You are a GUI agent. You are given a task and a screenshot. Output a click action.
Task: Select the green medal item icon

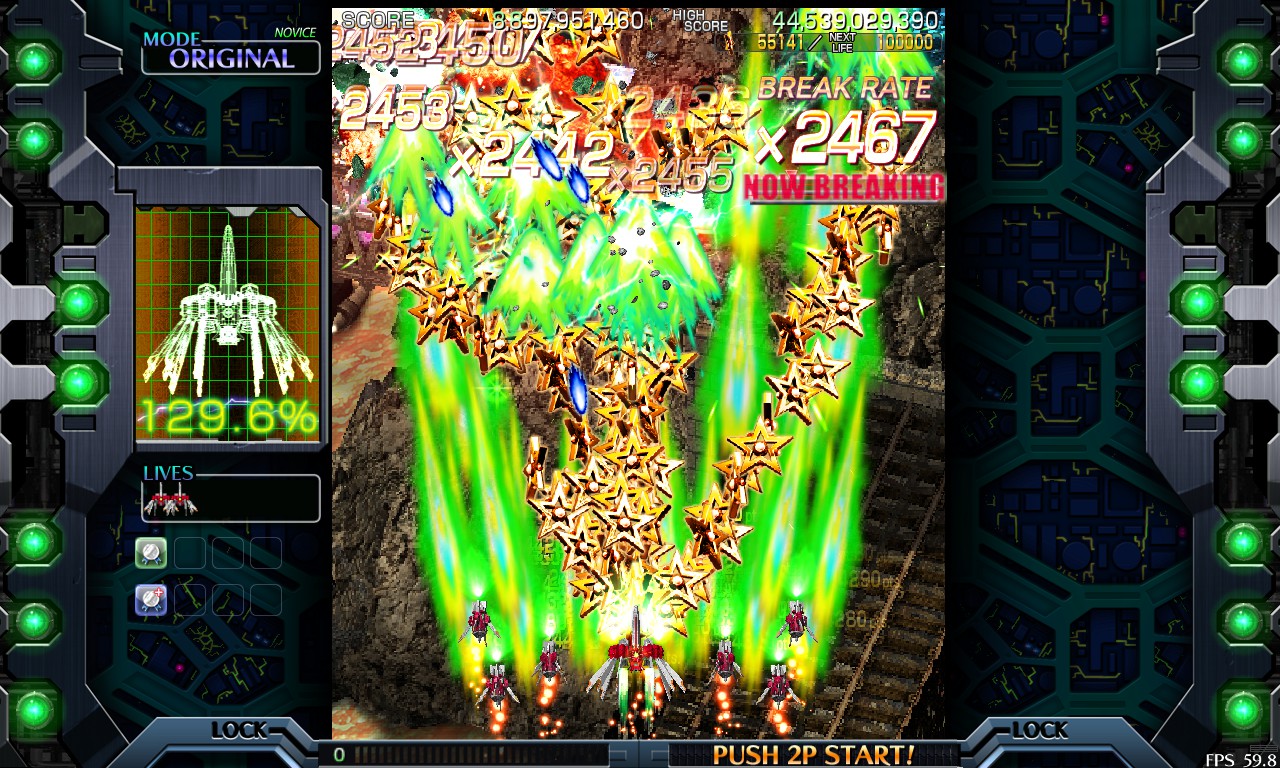[x=151, y=552]
